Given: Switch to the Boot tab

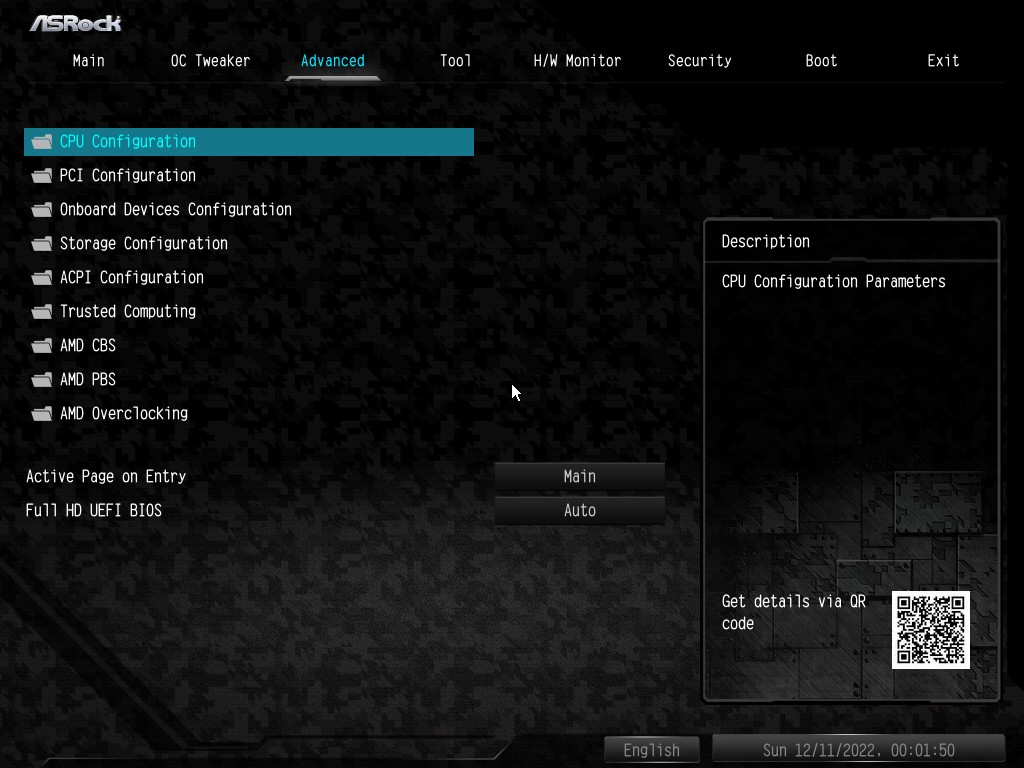Looking at the screenshot, I should pos(821,61).
